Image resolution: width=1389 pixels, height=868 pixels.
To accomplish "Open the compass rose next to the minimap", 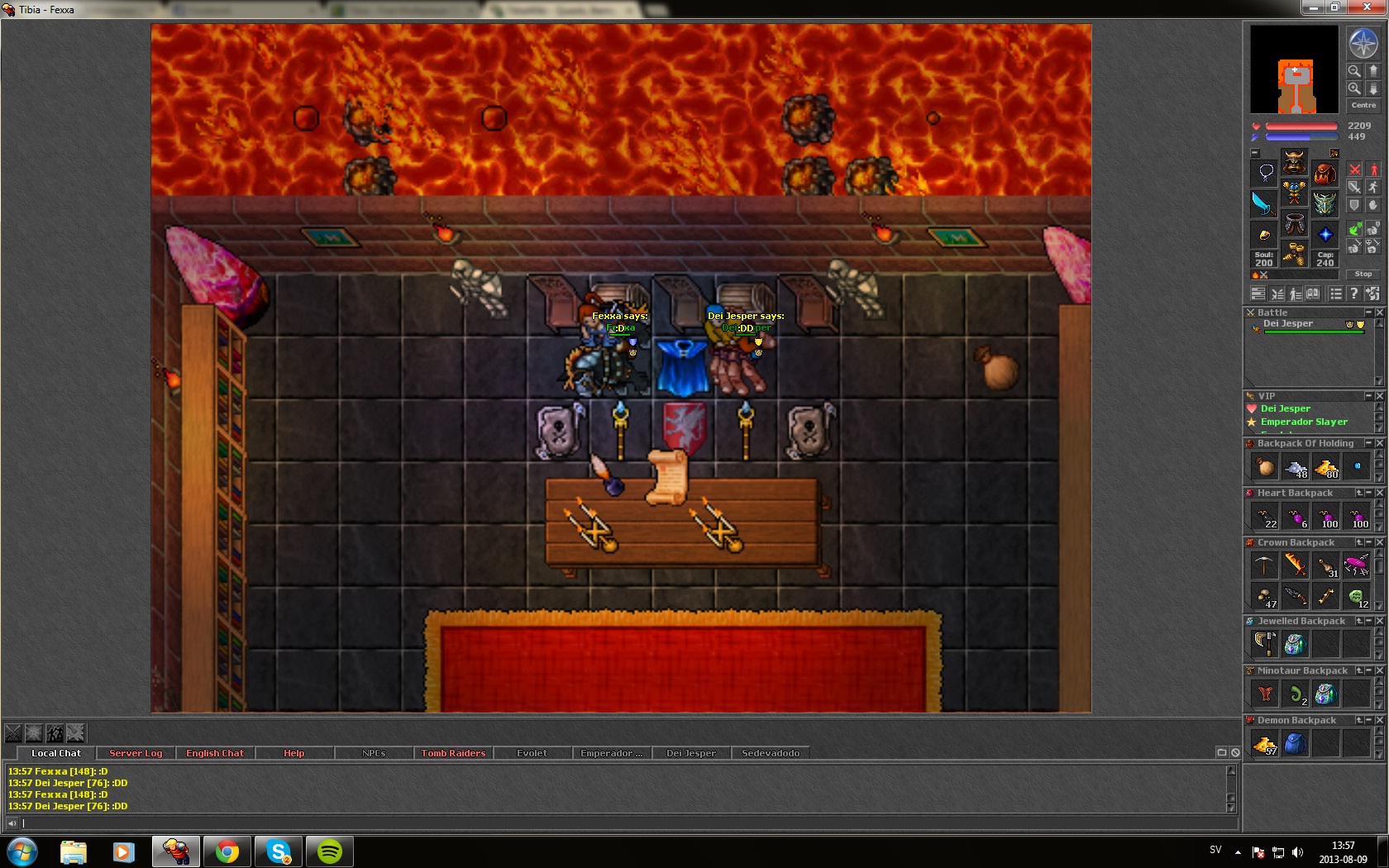I will (x=1363, y=43).
